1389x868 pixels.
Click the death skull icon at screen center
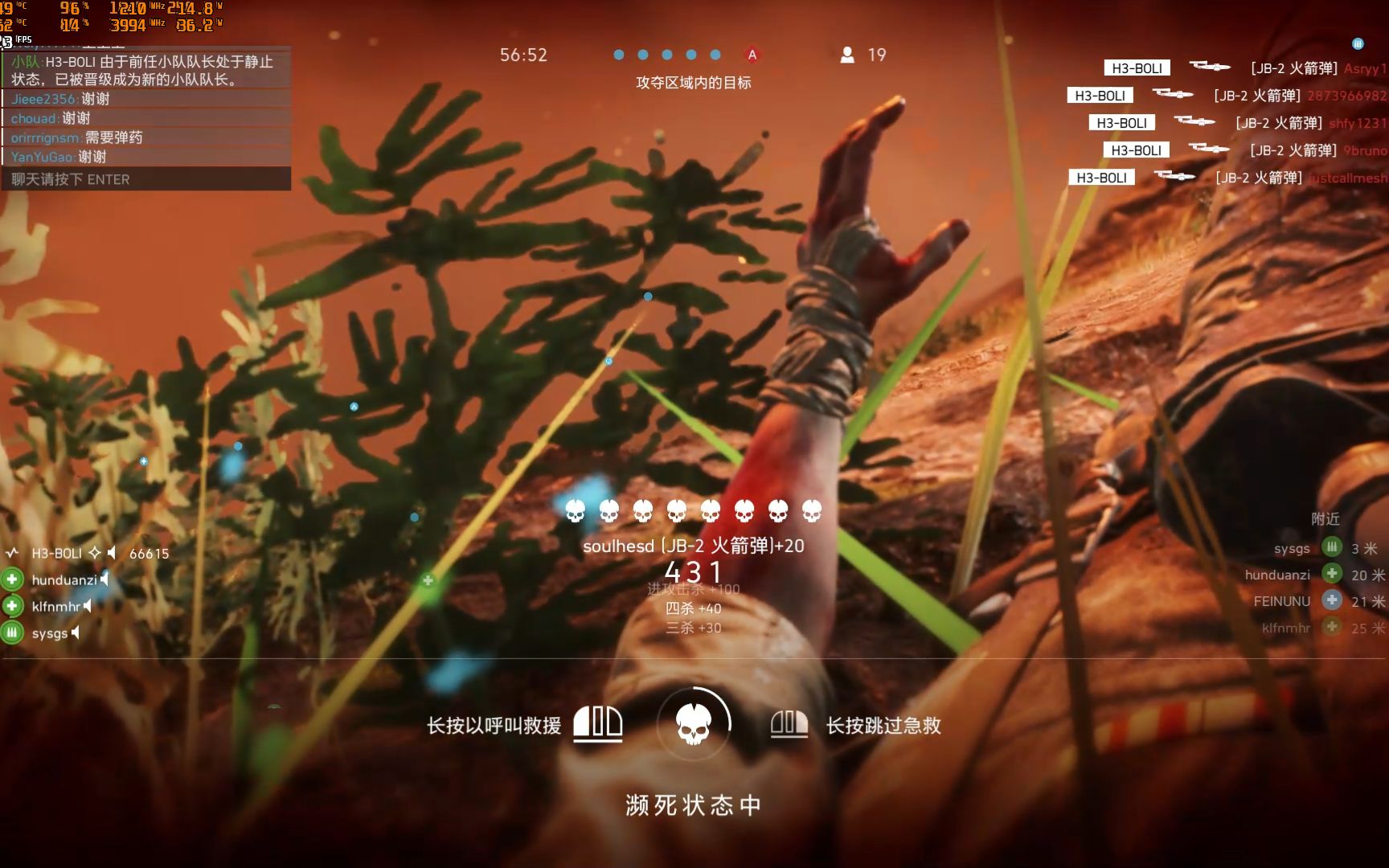tap(694, 723)
